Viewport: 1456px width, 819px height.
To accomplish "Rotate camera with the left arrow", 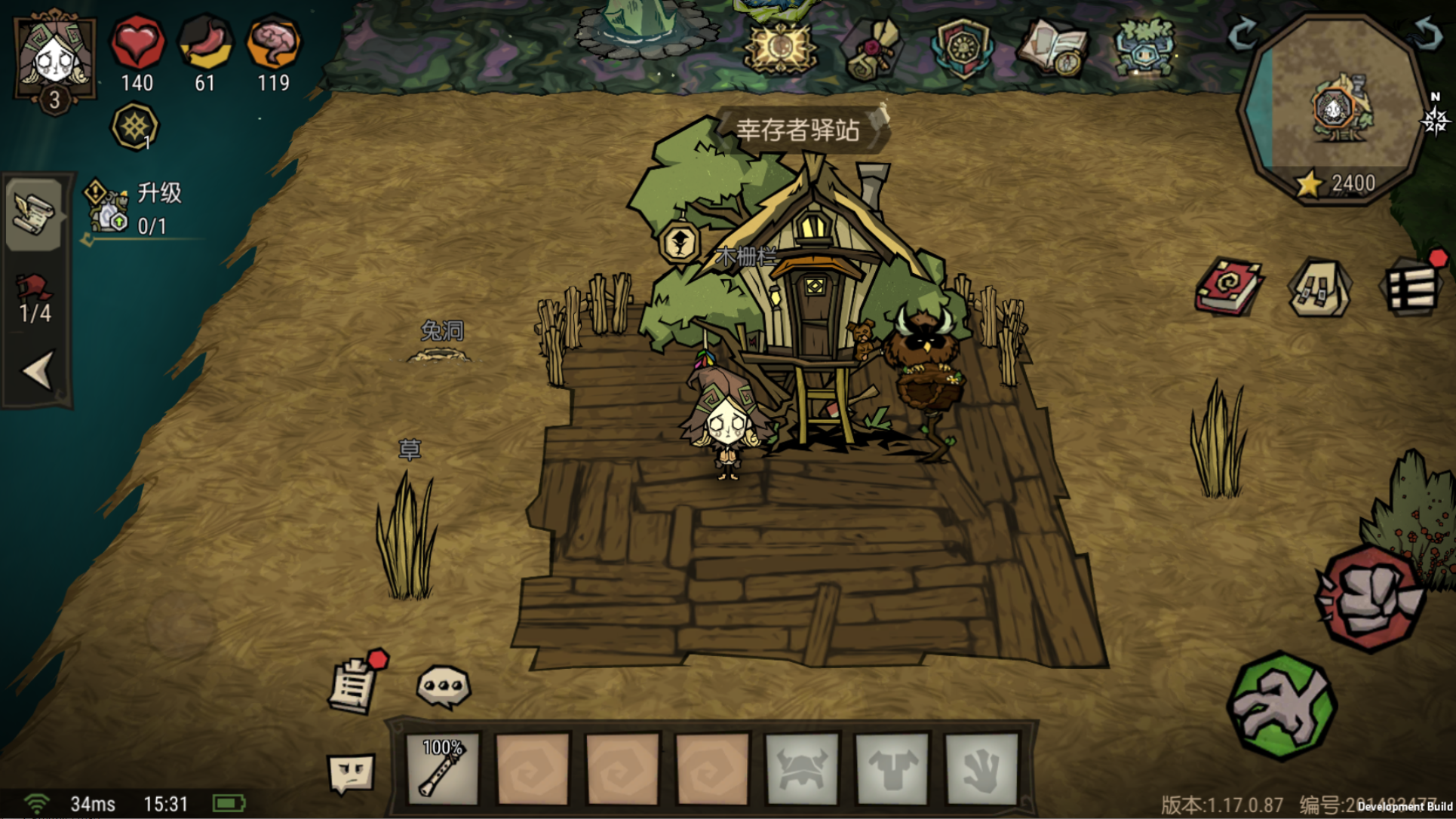I will [x=1243, y=33].
